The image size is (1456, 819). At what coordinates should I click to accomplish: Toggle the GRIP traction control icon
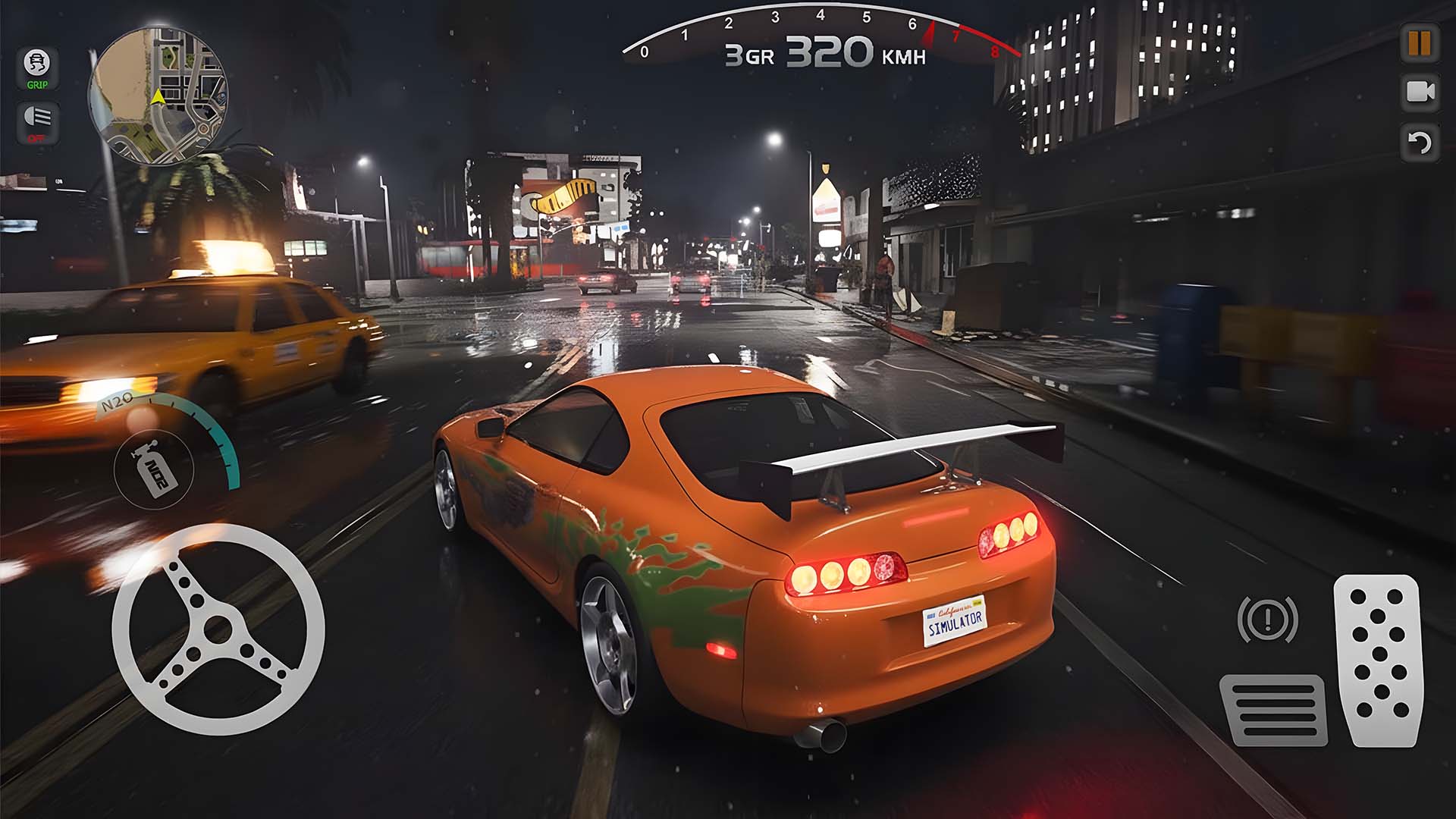click(37, 67)
